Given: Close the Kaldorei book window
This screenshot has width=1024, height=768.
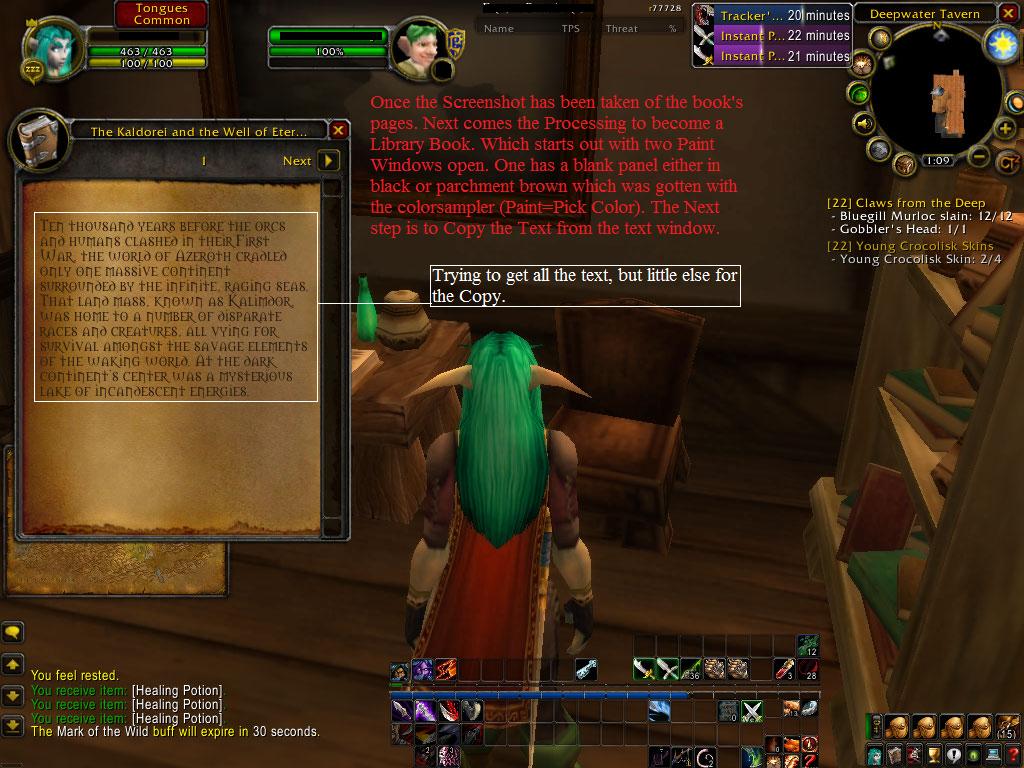Looking at the screenshot, I should click(x=339, y=130).
